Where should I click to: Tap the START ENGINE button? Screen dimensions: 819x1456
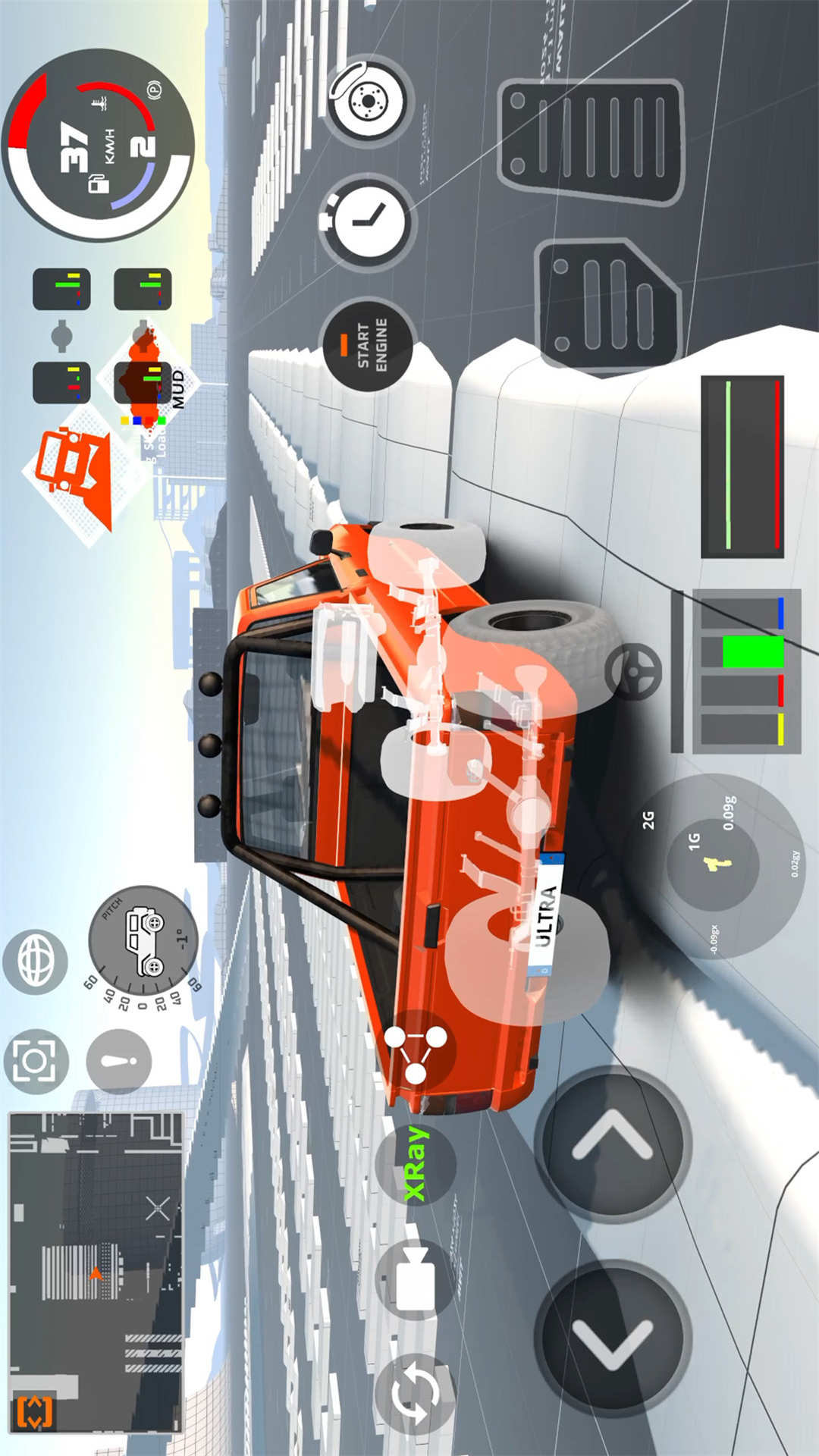click(x=369, y=345)
